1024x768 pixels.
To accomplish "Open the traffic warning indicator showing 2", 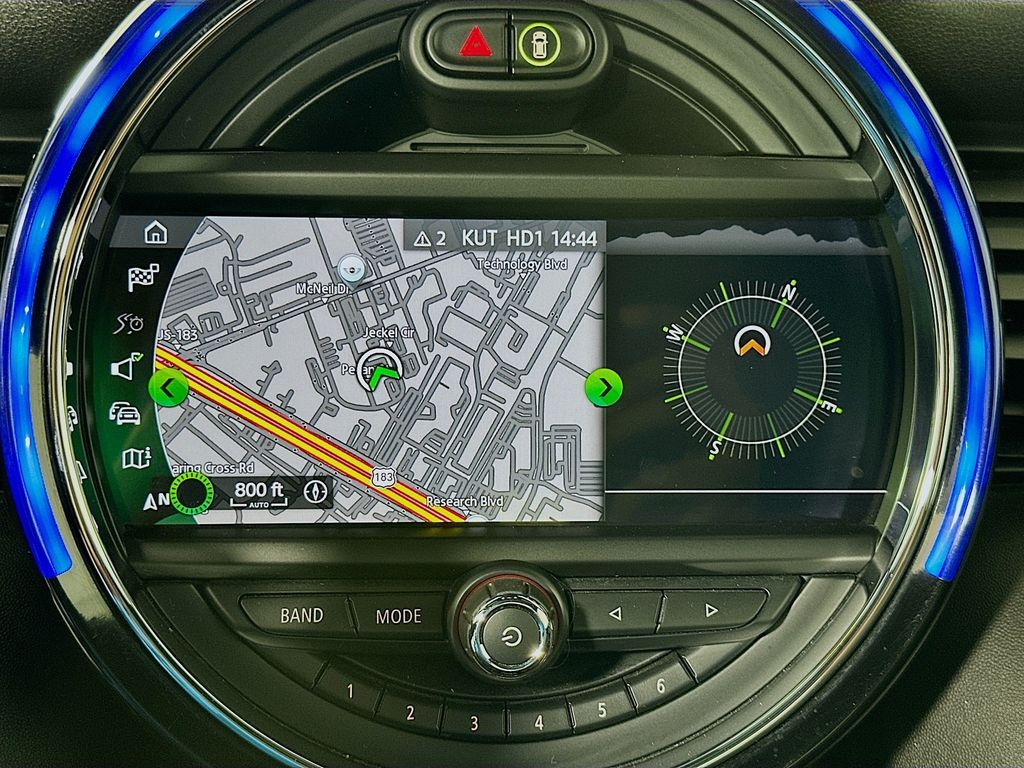I will (x=429, y=239).
